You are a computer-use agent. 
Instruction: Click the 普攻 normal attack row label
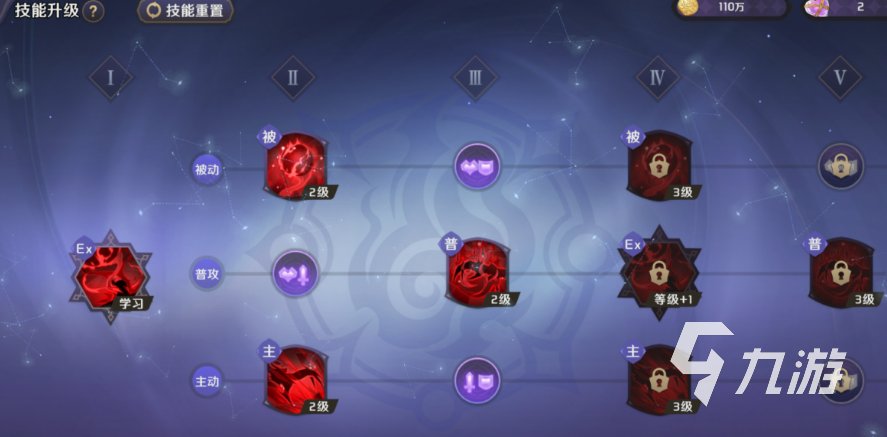207,272
